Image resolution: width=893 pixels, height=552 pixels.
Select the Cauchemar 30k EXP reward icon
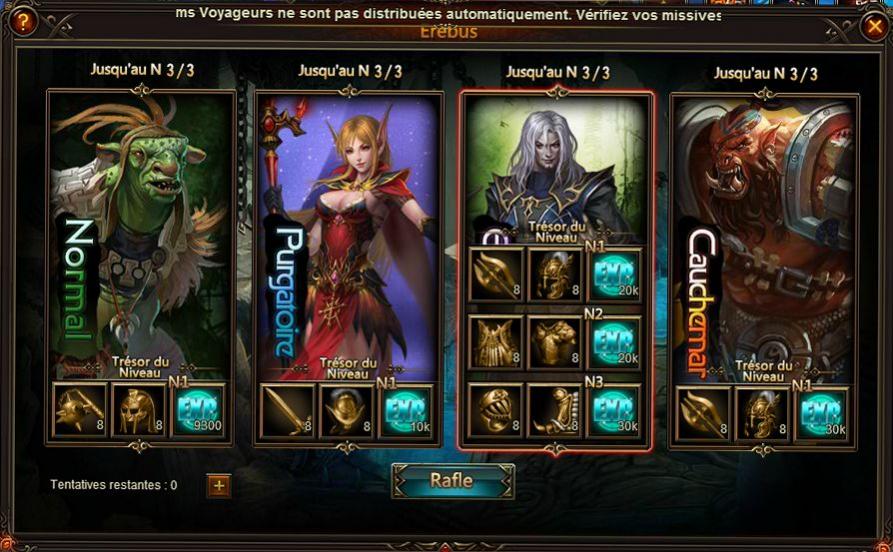coord(822,413)
